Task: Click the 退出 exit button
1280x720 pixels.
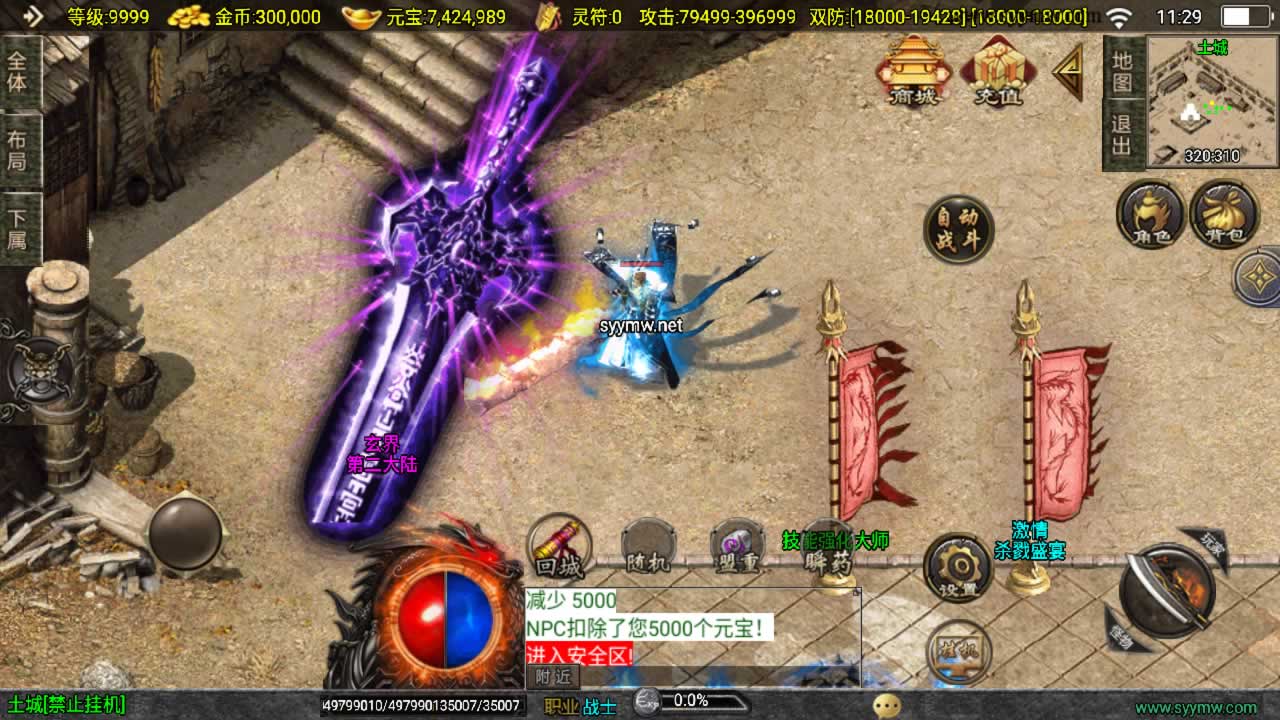Action: [x=1123, y=136]
